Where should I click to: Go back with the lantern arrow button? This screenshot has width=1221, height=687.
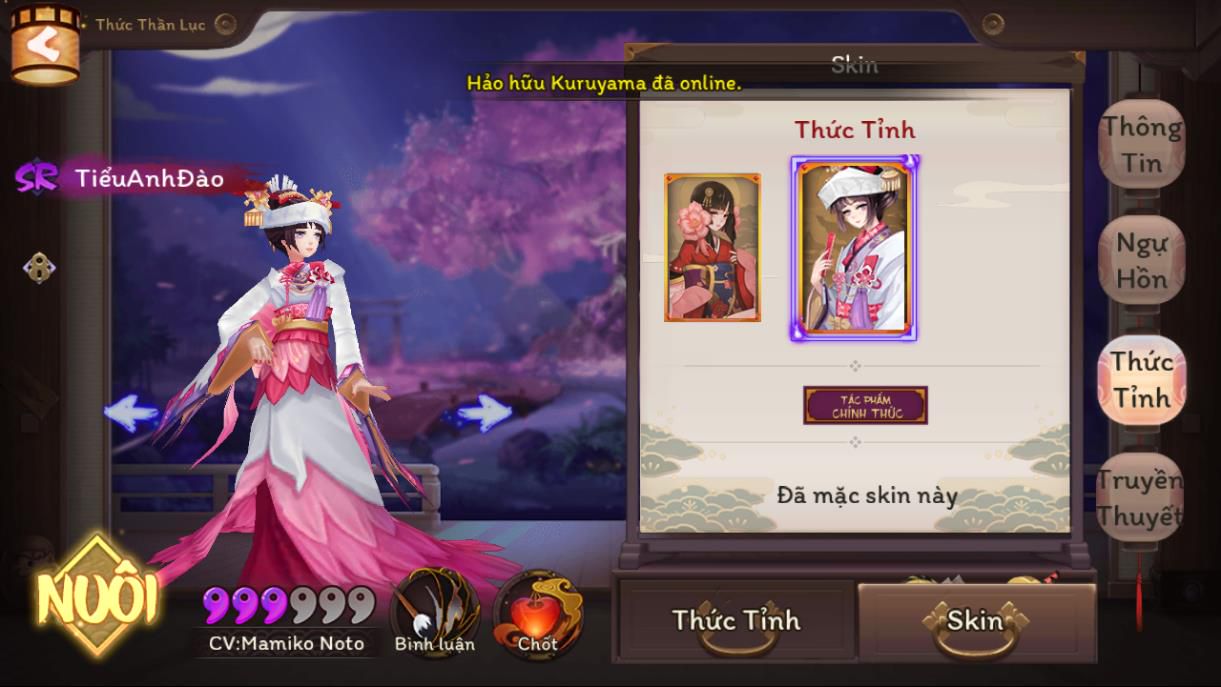click(44, 45)
